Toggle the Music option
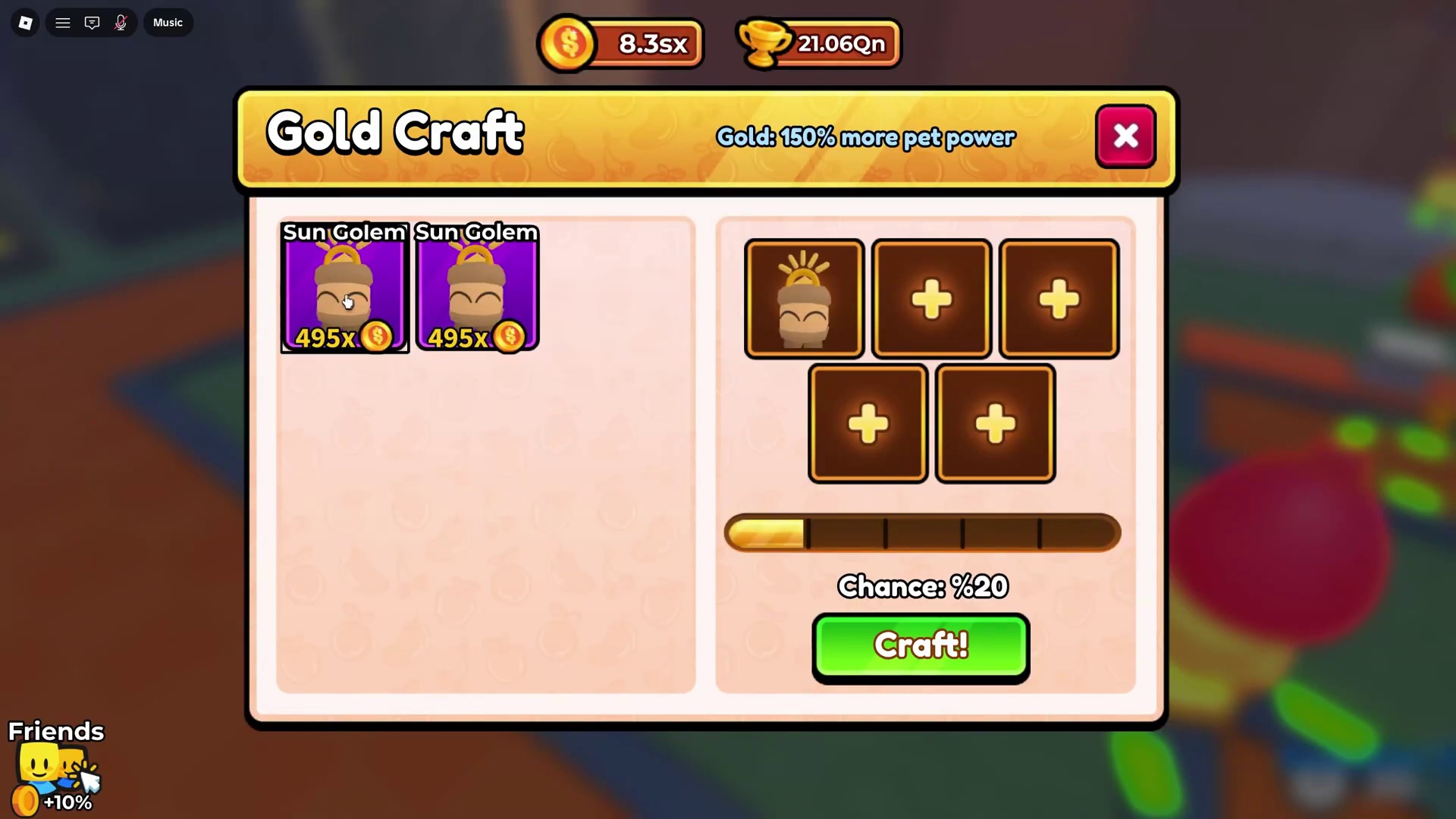Viewport: 1456px width, 819px height. [x=167, y=23]
